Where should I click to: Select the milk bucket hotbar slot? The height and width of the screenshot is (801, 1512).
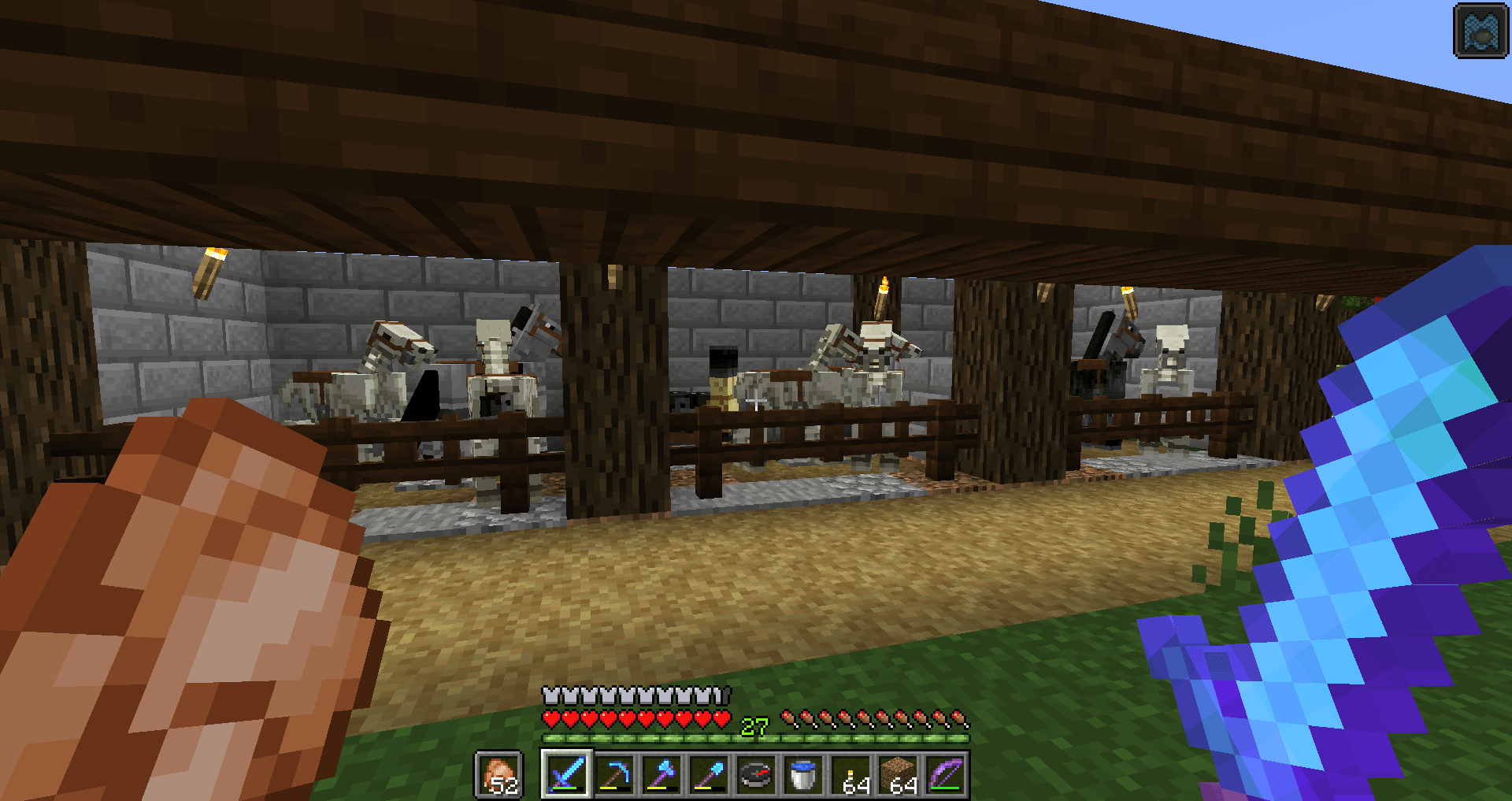pyautogui.click(x=802, y=776)
